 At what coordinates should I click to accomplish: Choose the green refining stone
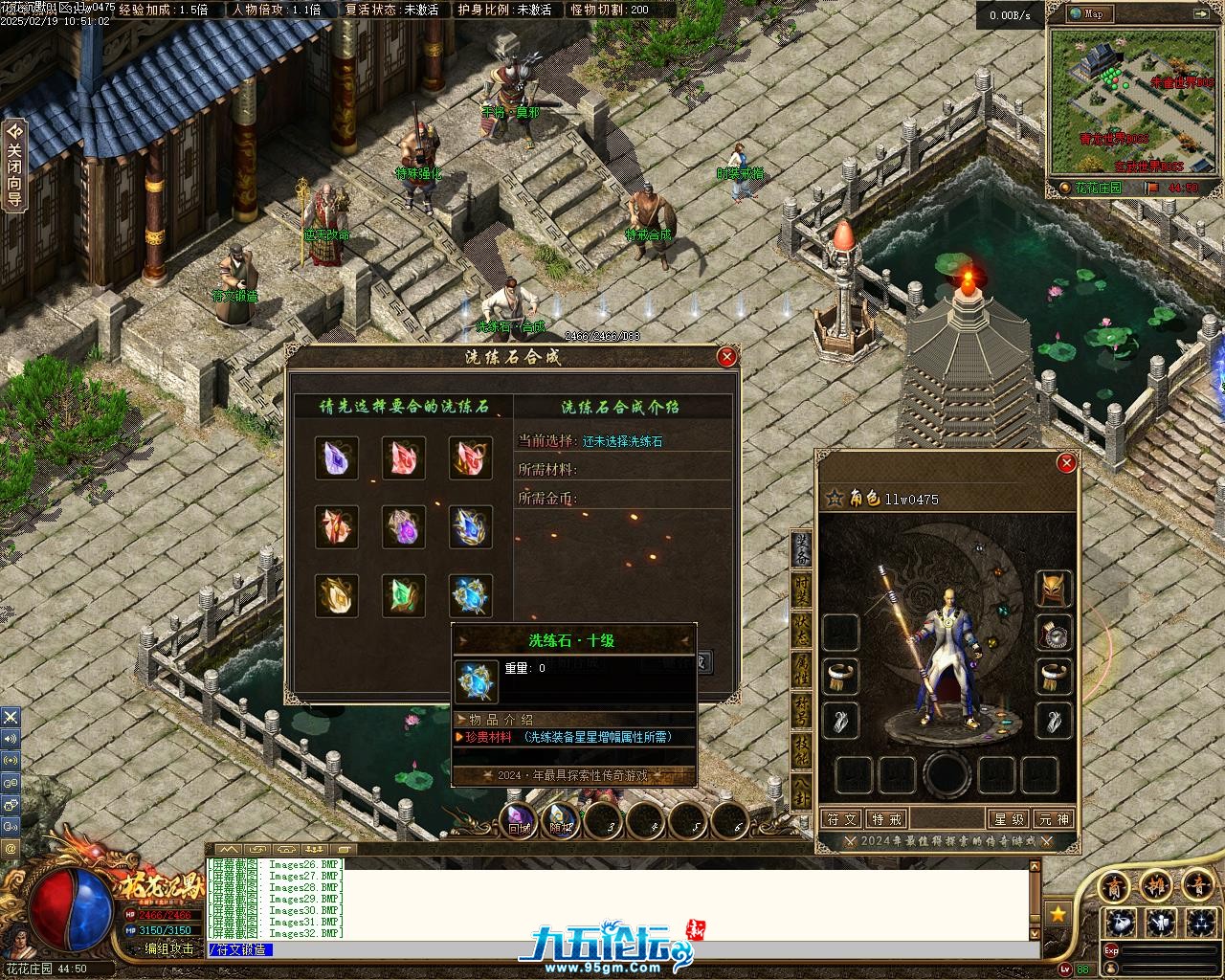coord(404,595)
